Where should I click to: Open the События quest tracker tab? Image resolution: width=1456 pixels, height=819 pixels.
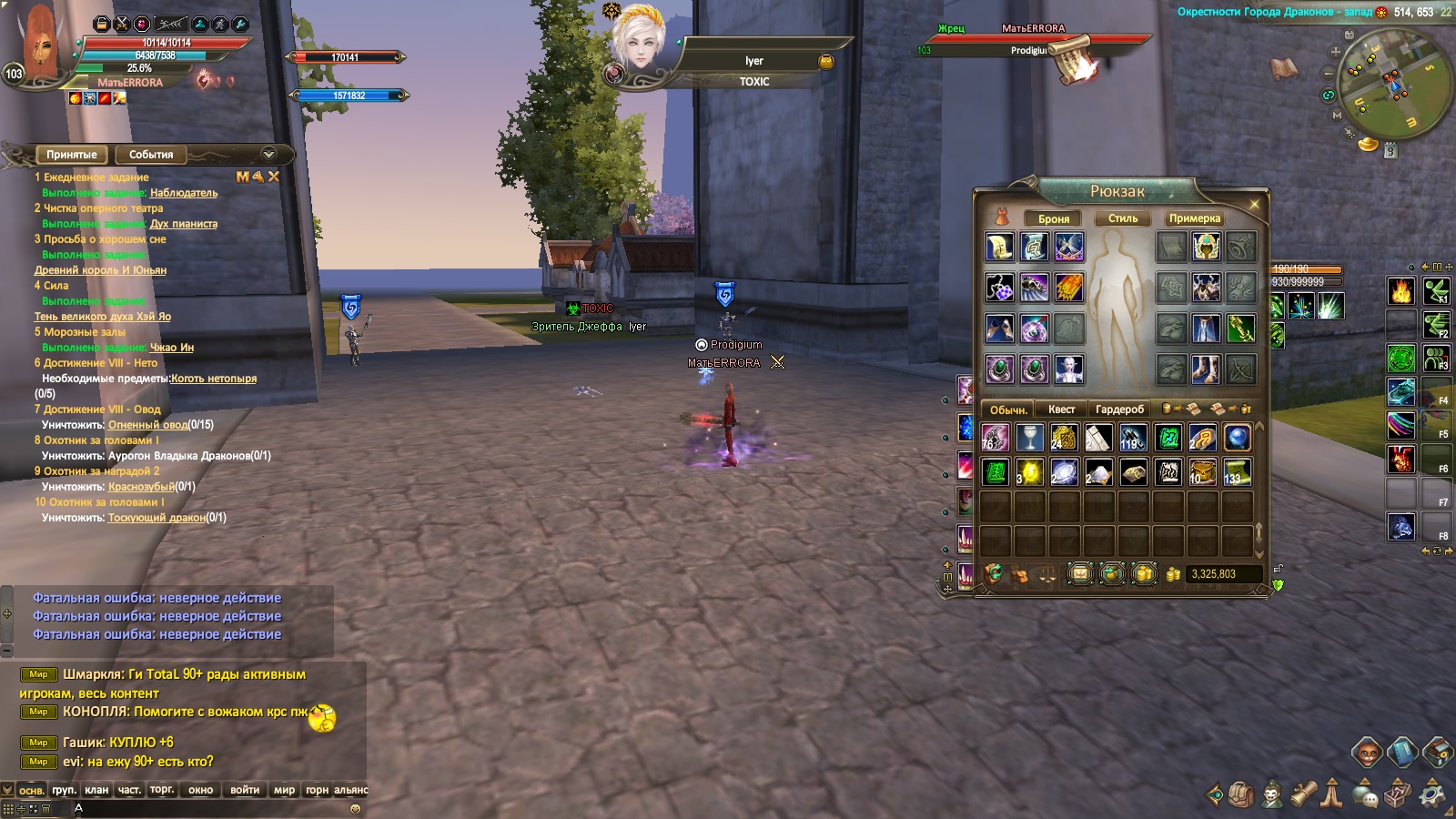(150, 155)
